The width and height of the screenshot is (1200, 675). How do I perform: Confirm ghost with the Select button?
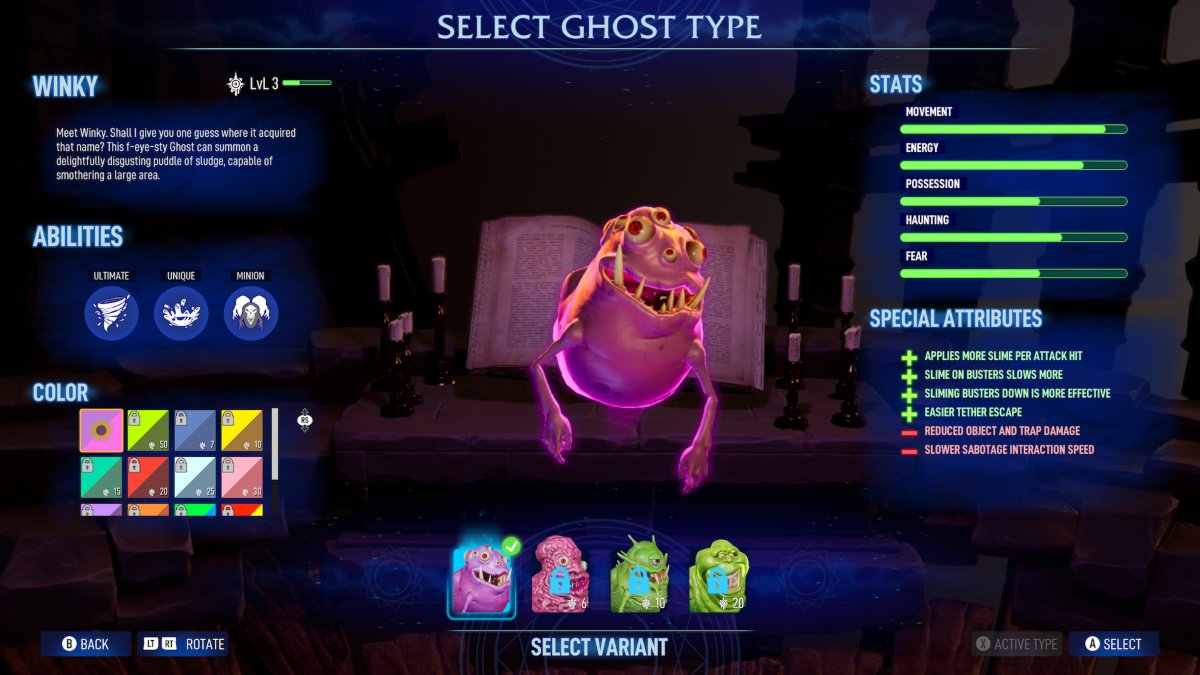coord(1113,644)
